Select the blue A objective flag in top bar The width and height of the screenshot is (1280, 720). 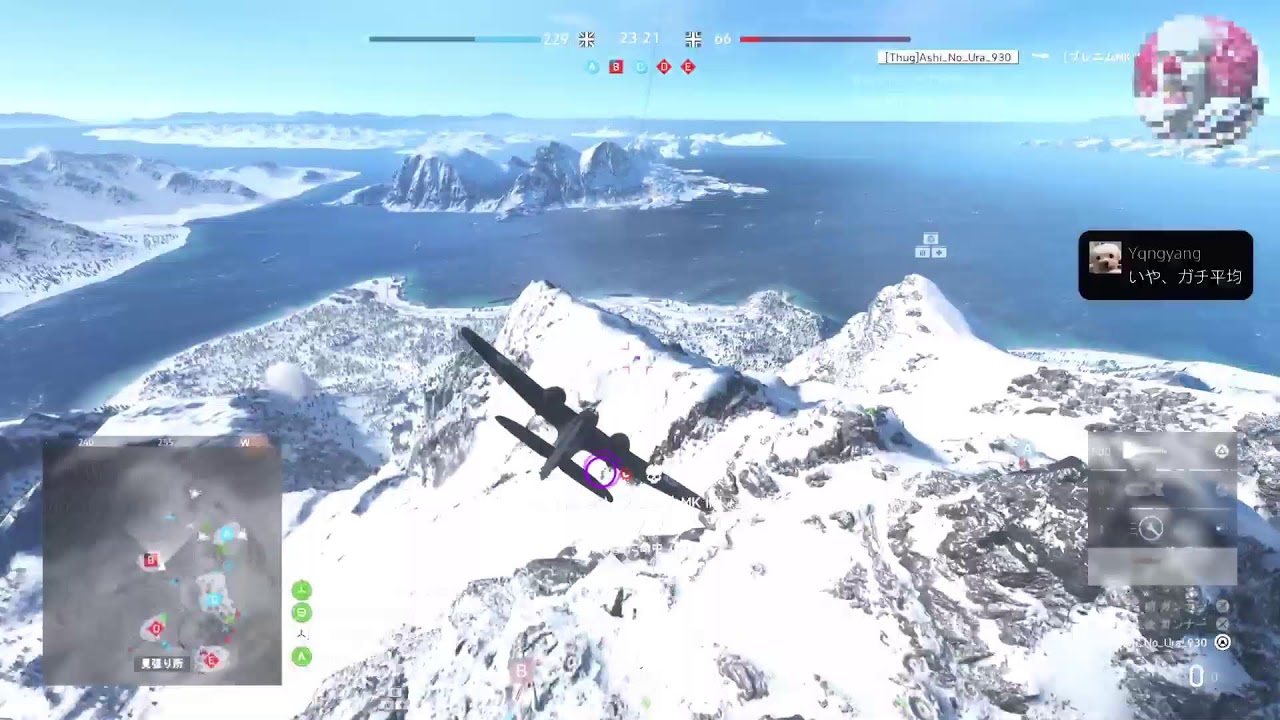[592, 67]
